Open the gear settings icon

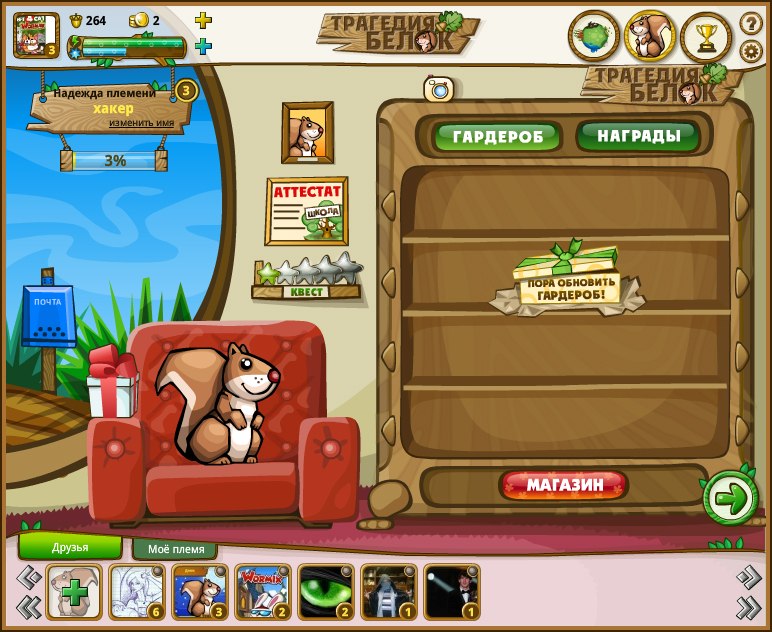(751, 51)
